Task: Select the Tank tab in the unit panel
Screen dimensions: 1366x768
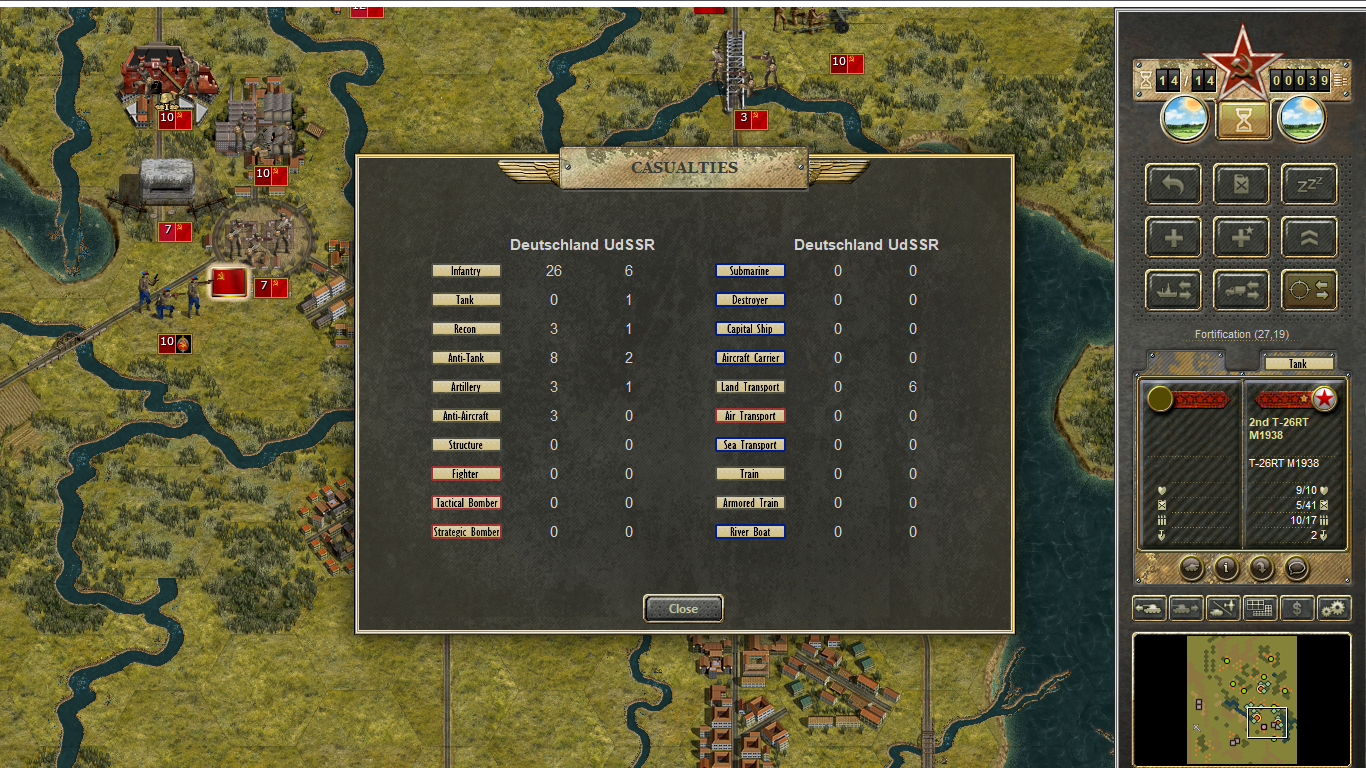Action: pyautogui.click(x=1297, y=364)
